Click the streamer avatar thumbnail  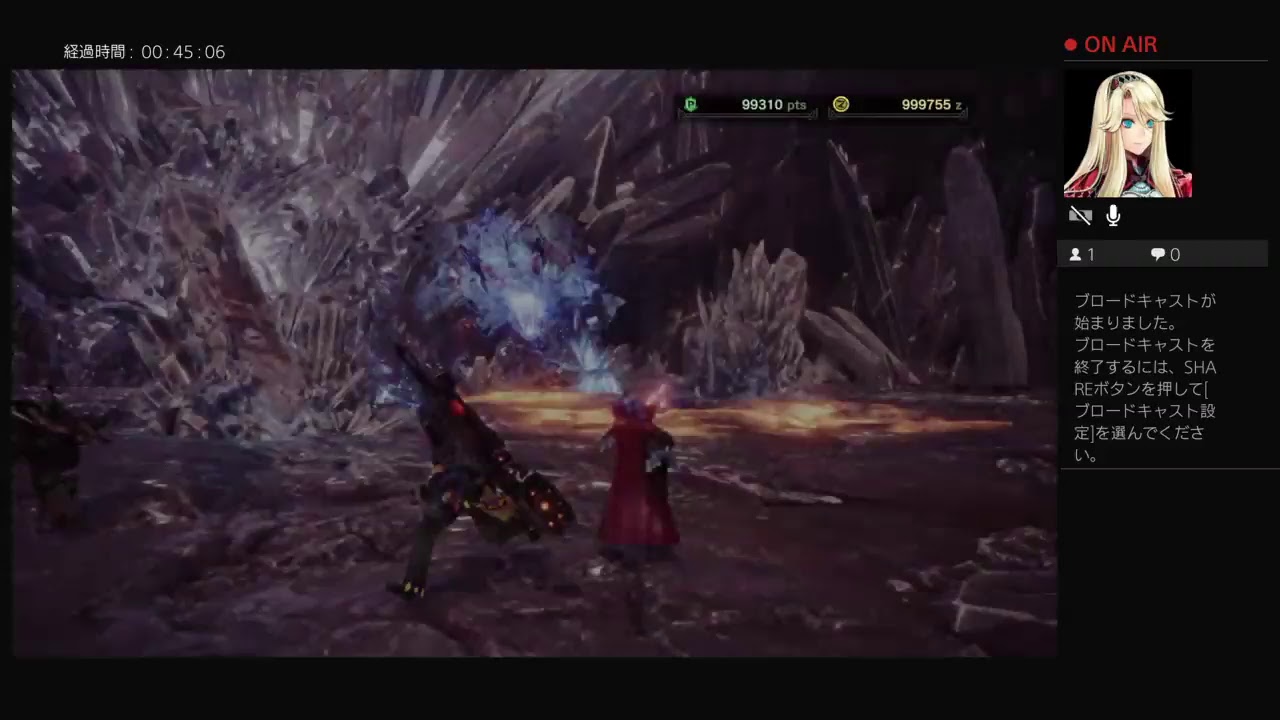1128,133
